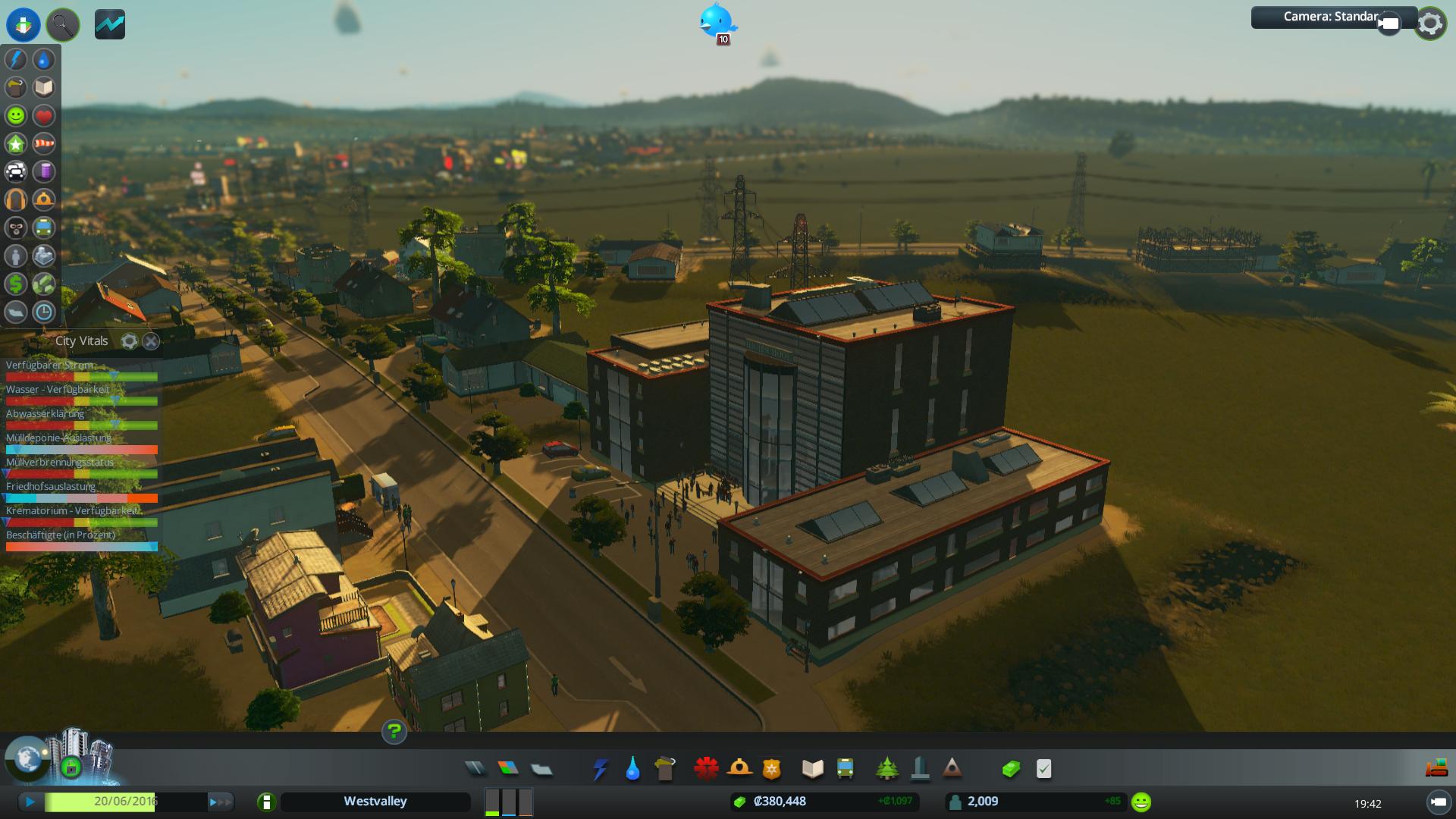Image resolution: width=1456 pixels, height=819 pixels.
Task: Change the simulation speed arrows
Action: point(220,802)
